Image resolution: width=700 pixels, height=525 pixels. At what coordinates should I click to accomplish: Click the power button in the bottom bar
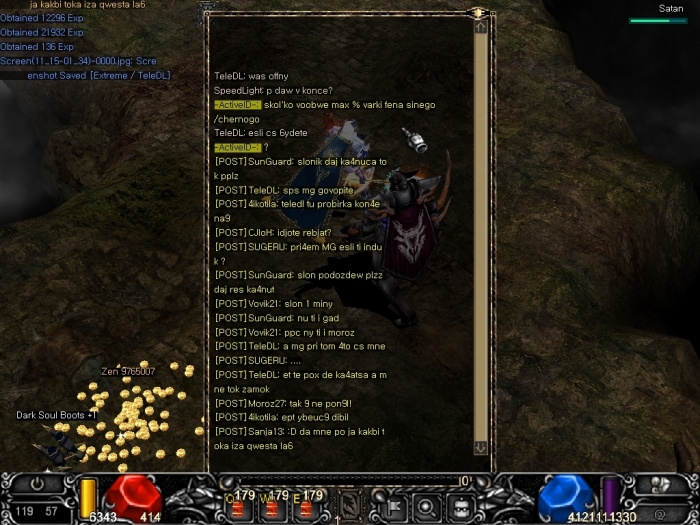coord(39,482)
